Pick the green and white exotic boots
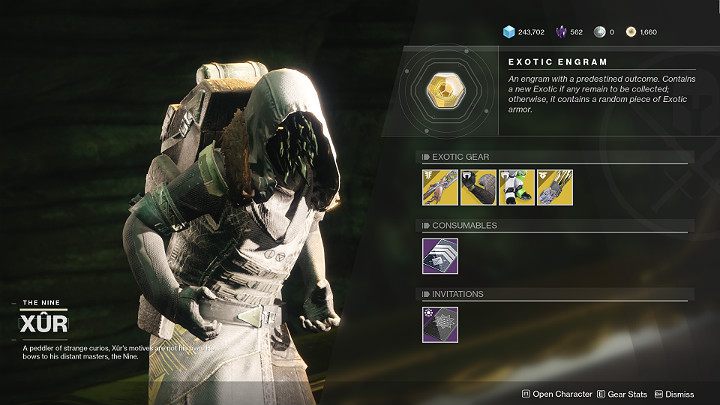Screen dimensions: 720x405 516,186
